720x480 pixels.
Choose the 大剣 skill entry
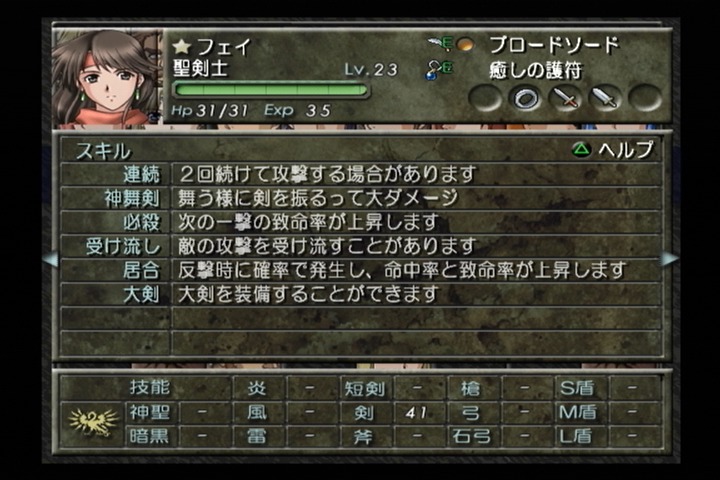click(x=137, y=294)
